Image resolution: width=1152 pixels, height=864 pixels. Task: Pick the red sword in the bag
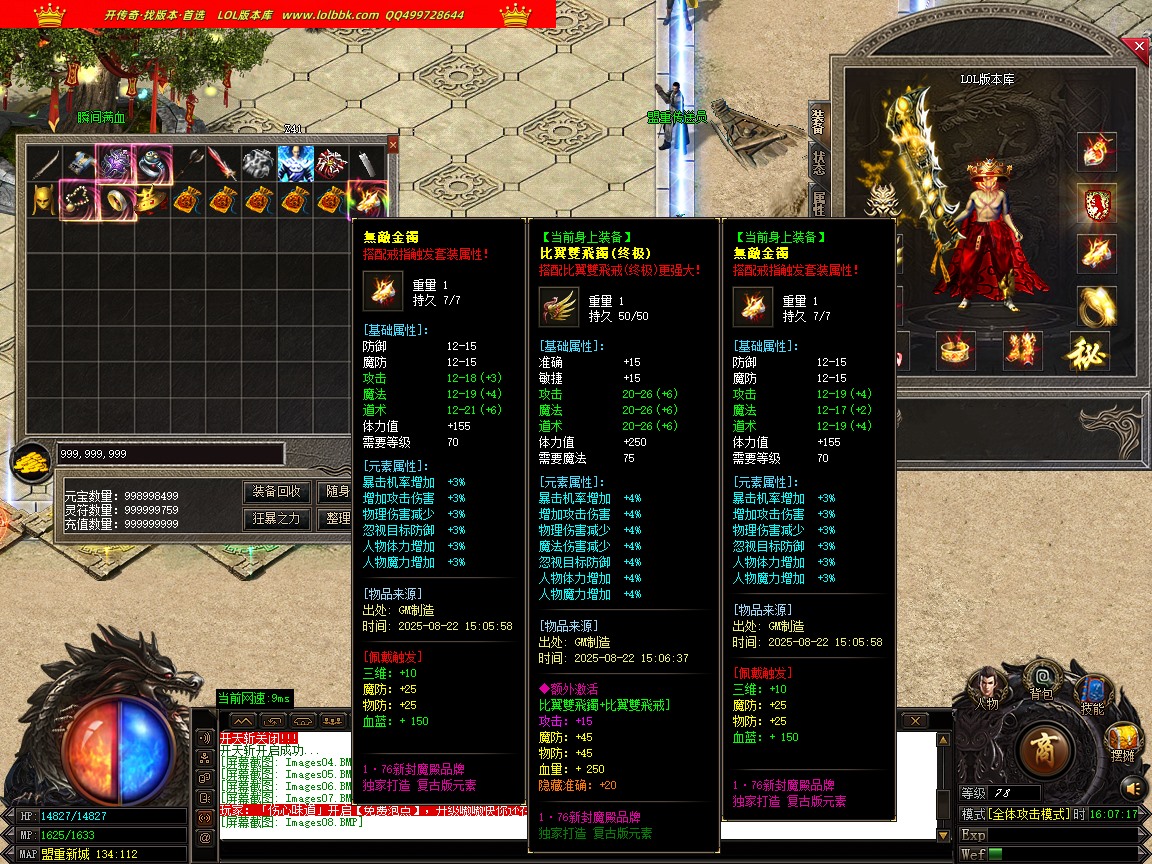[x=222, y=163]
